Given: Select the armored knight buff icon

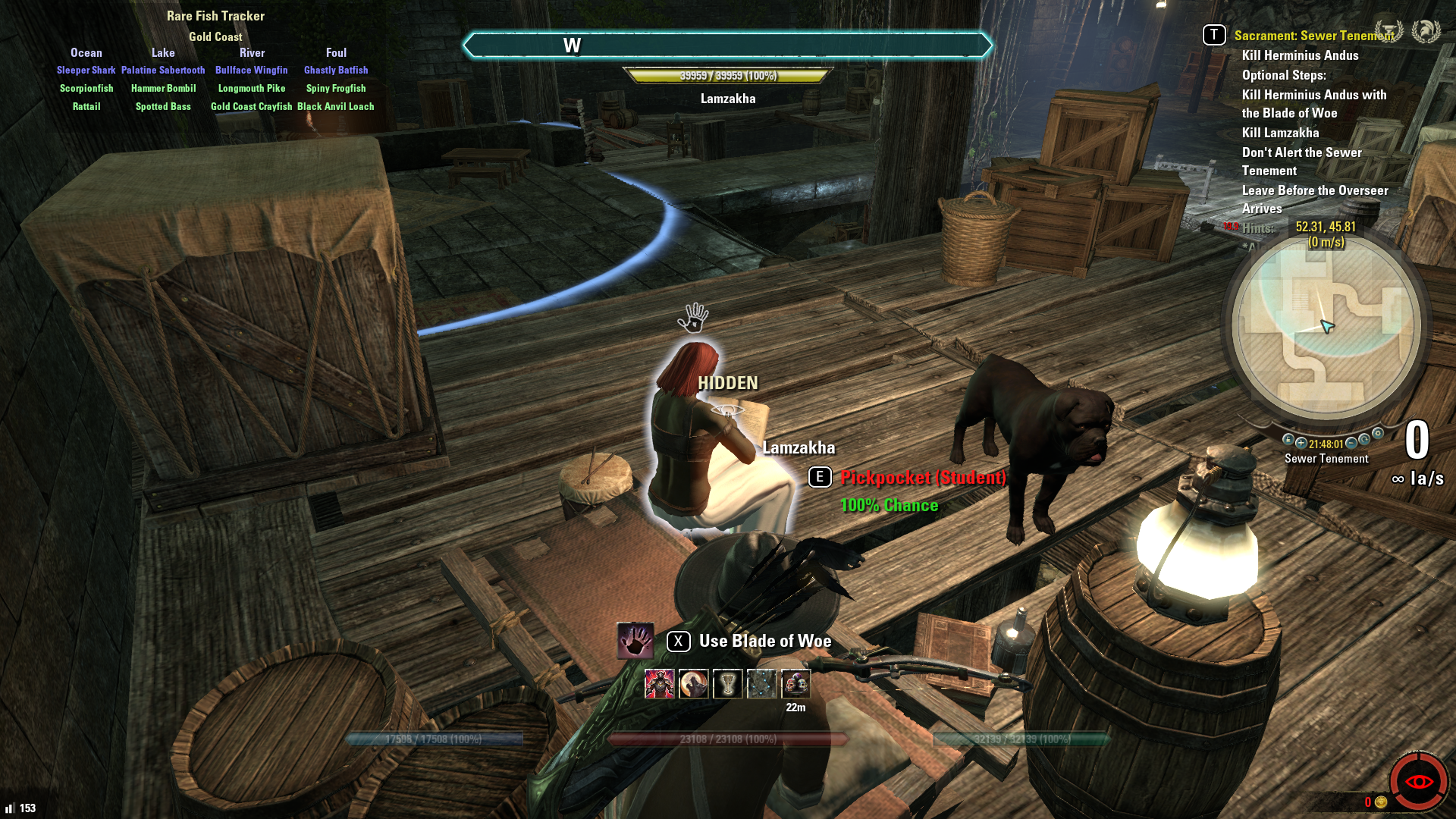Looking at the screenshot, I should 659,684.
